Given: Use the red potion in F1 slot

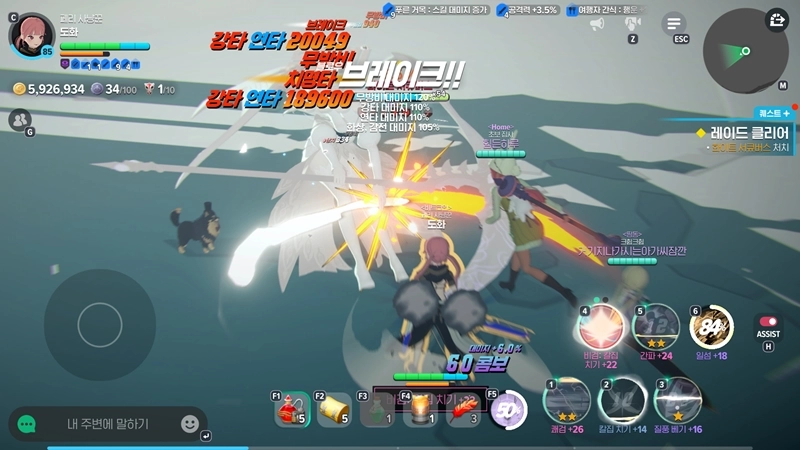Looking at the screenshot, I should (292, 408).
